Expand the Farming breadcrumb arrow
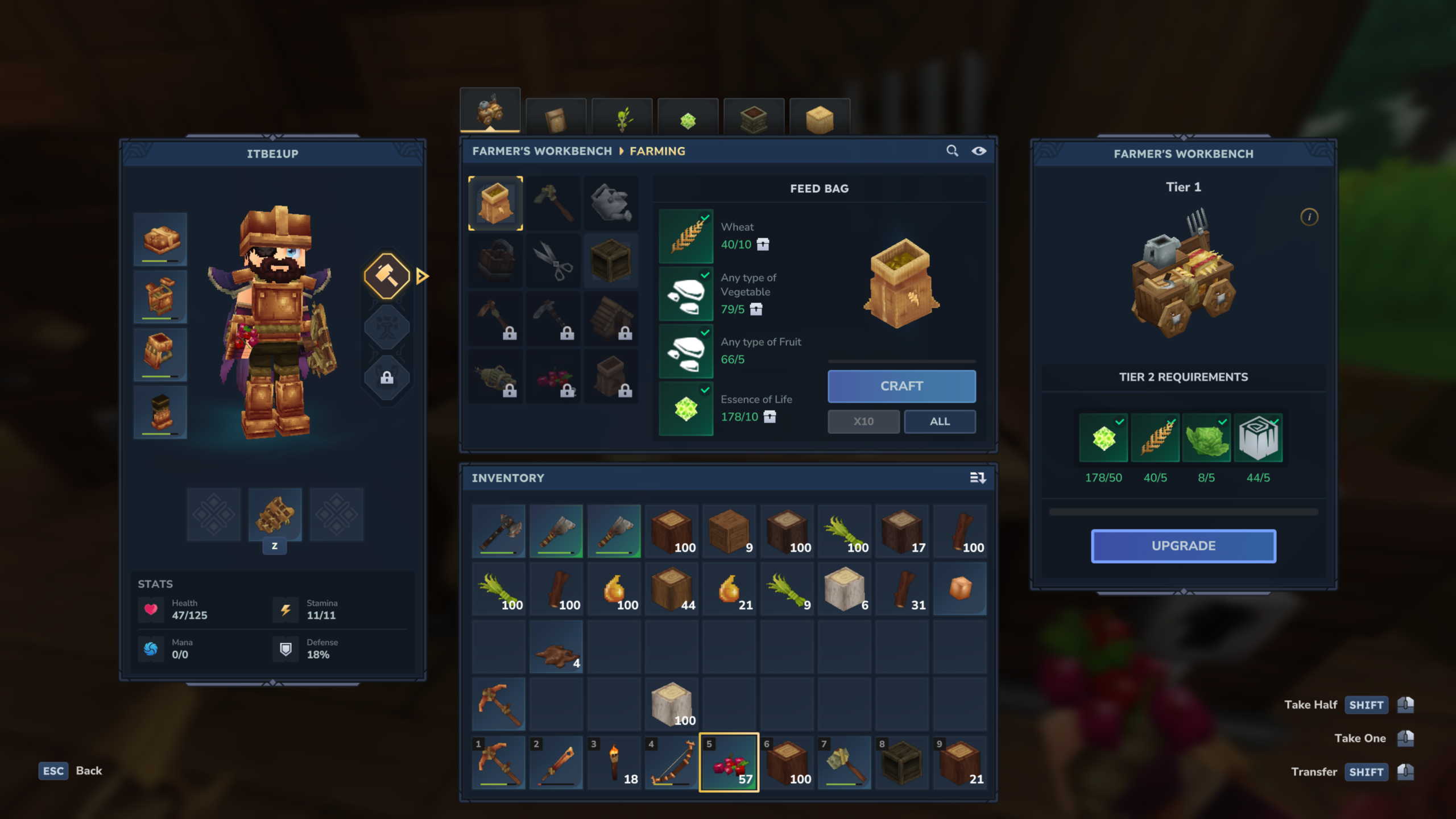The image size is (1456, 819). [621, 151]
